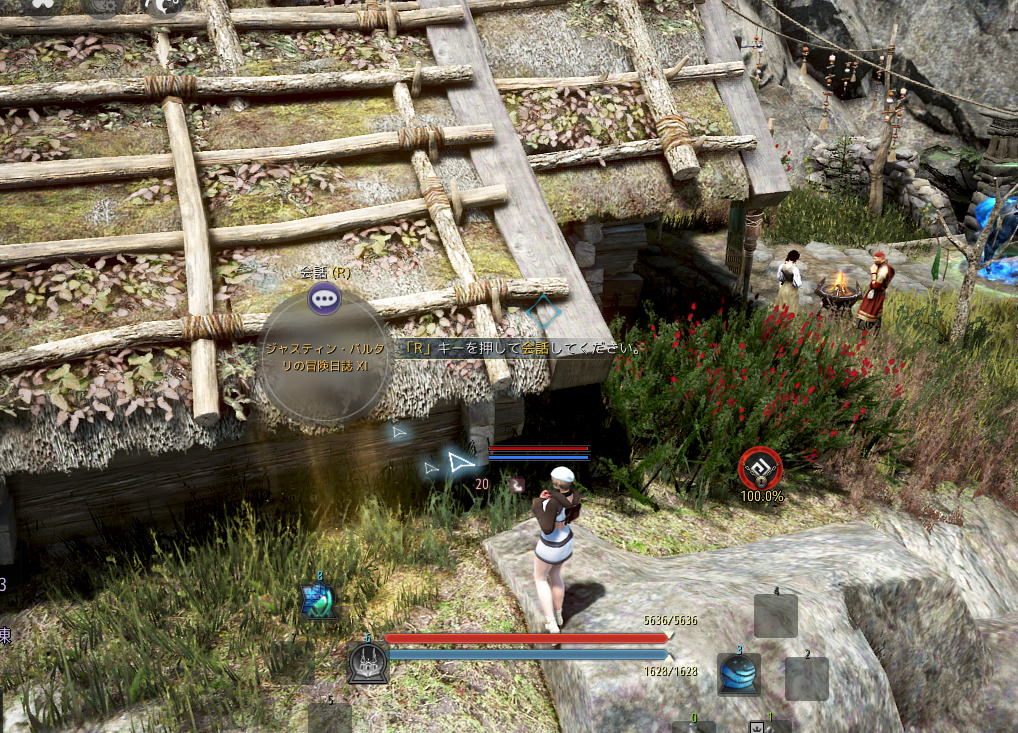Screen dimensions: 1018x733
Task: Select the blue swirl orb skill slot
Action: [x=739, y=675]
